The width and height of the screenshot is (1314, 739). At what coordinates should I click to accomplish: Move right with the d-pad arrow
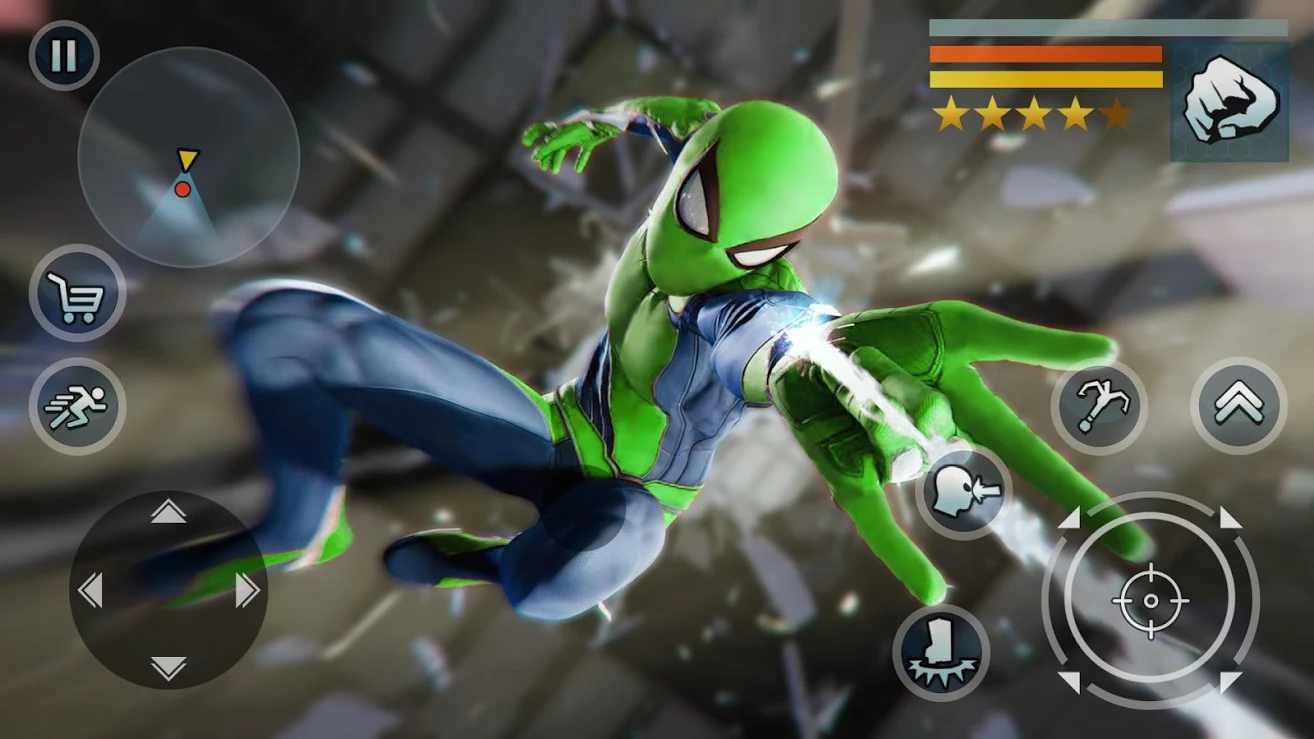247,590
